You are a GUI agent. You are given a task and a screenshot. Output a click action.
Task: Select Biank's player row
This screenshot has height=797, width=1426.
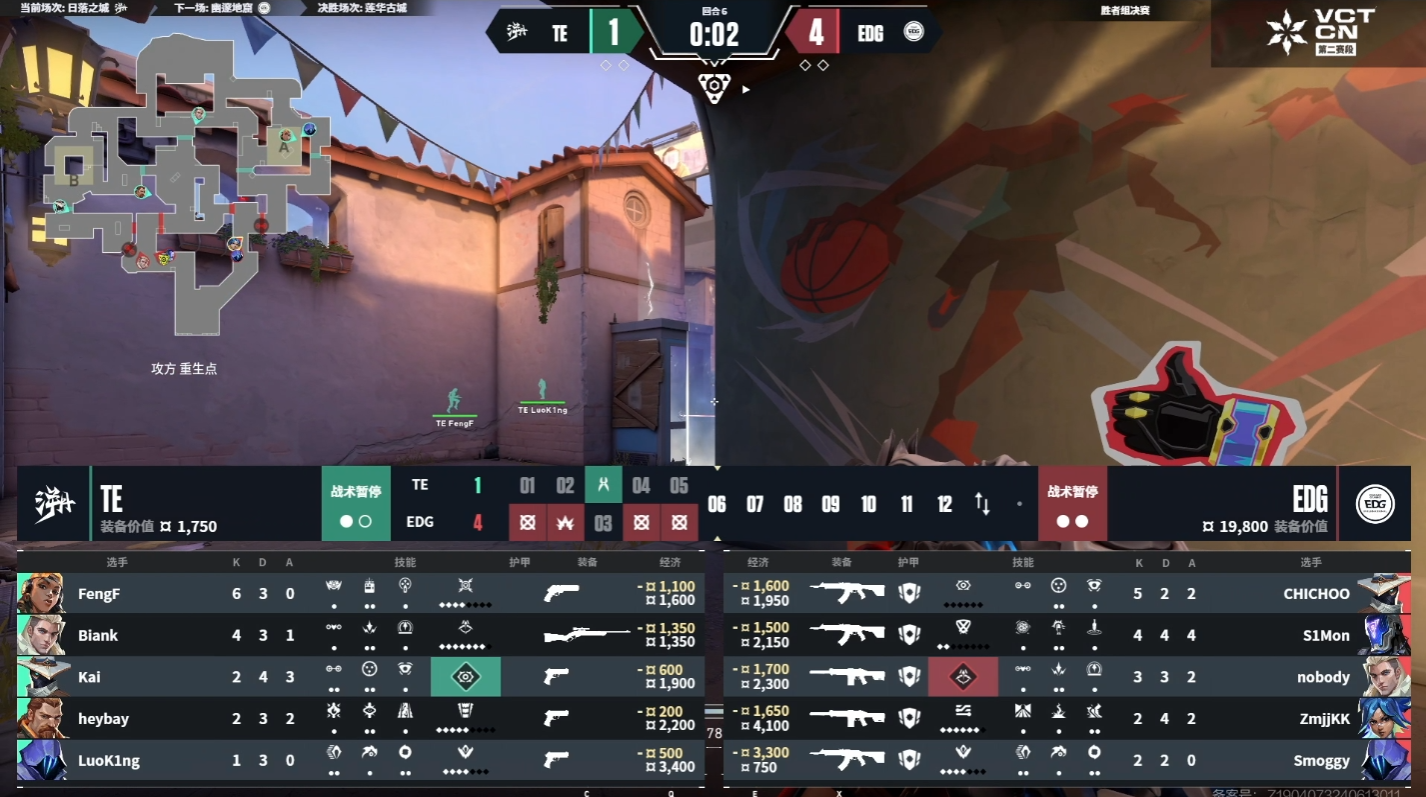point(360,635)
